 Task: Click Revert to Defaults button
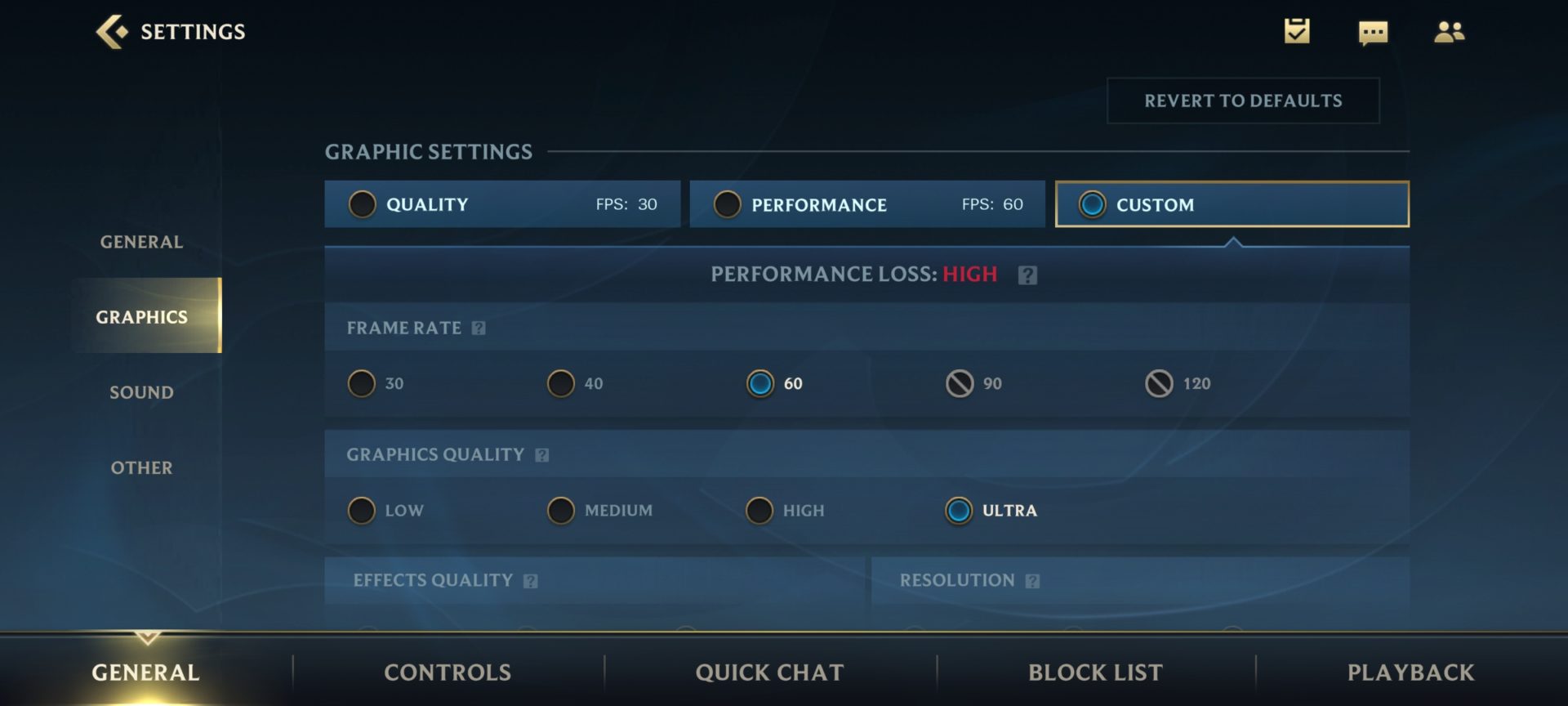coord(1242,101)
